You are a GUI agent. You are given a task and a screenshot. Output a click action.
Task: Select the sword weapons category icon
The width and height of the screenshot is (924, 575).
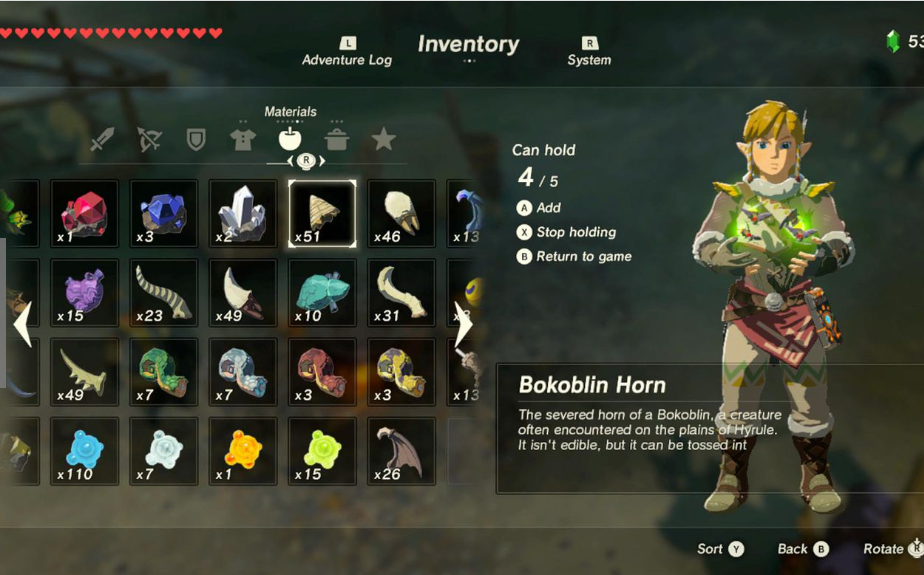(102, 139)
